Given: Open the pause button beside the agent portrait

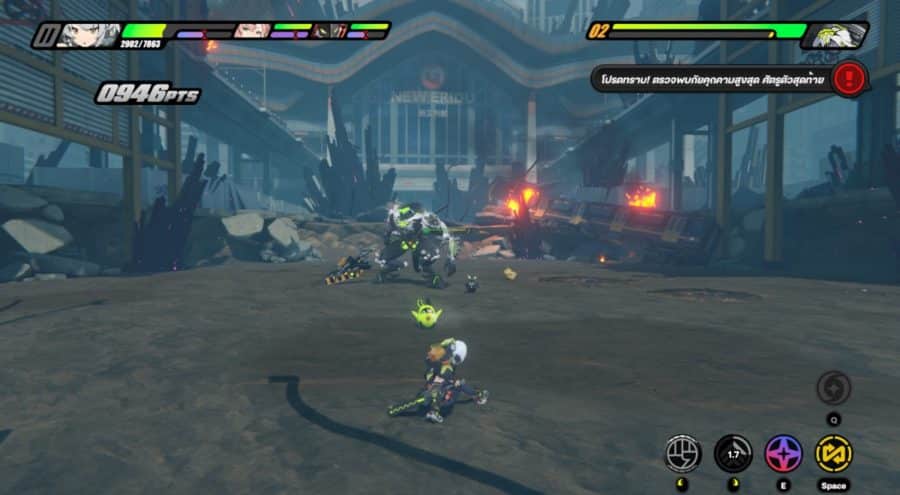Looking at the screenshot, I should point(44,36).
